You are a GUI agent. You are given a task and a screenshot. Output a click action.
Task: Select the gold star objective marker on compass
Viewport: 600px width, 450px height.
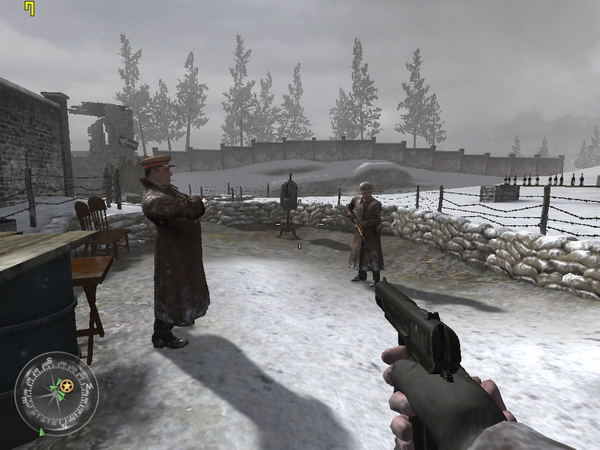pos(66,386)
